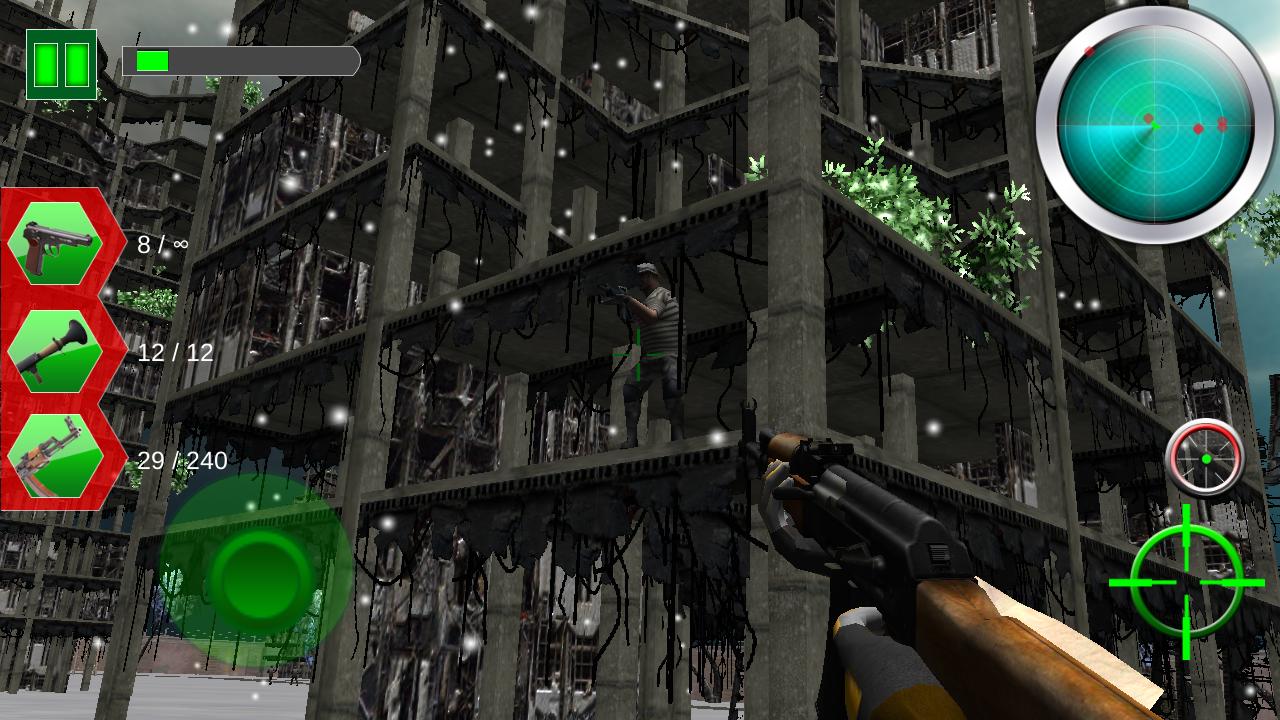Viewport: 1280px width, 720px height.
Task: Click the hexagonal frame of the launcher slot
Action: pos(57,348)
